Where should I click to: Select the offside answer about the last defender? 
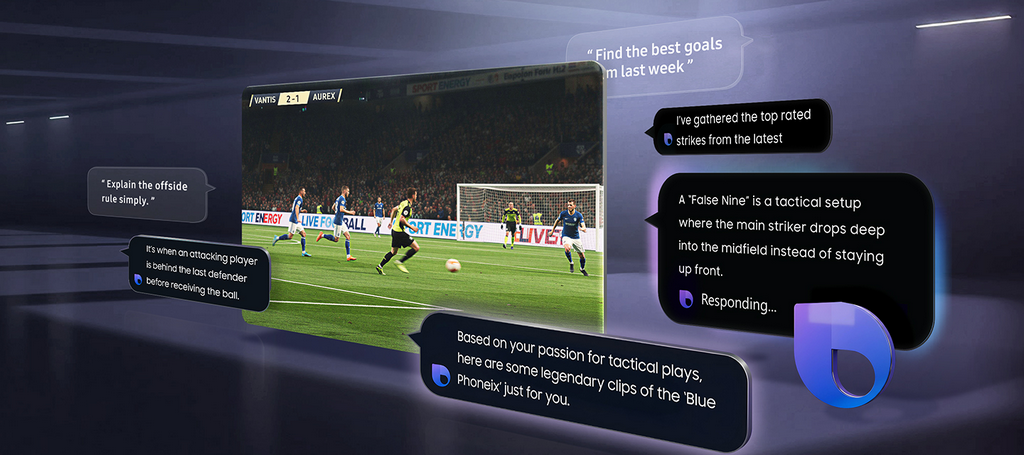tap(202, 270)
